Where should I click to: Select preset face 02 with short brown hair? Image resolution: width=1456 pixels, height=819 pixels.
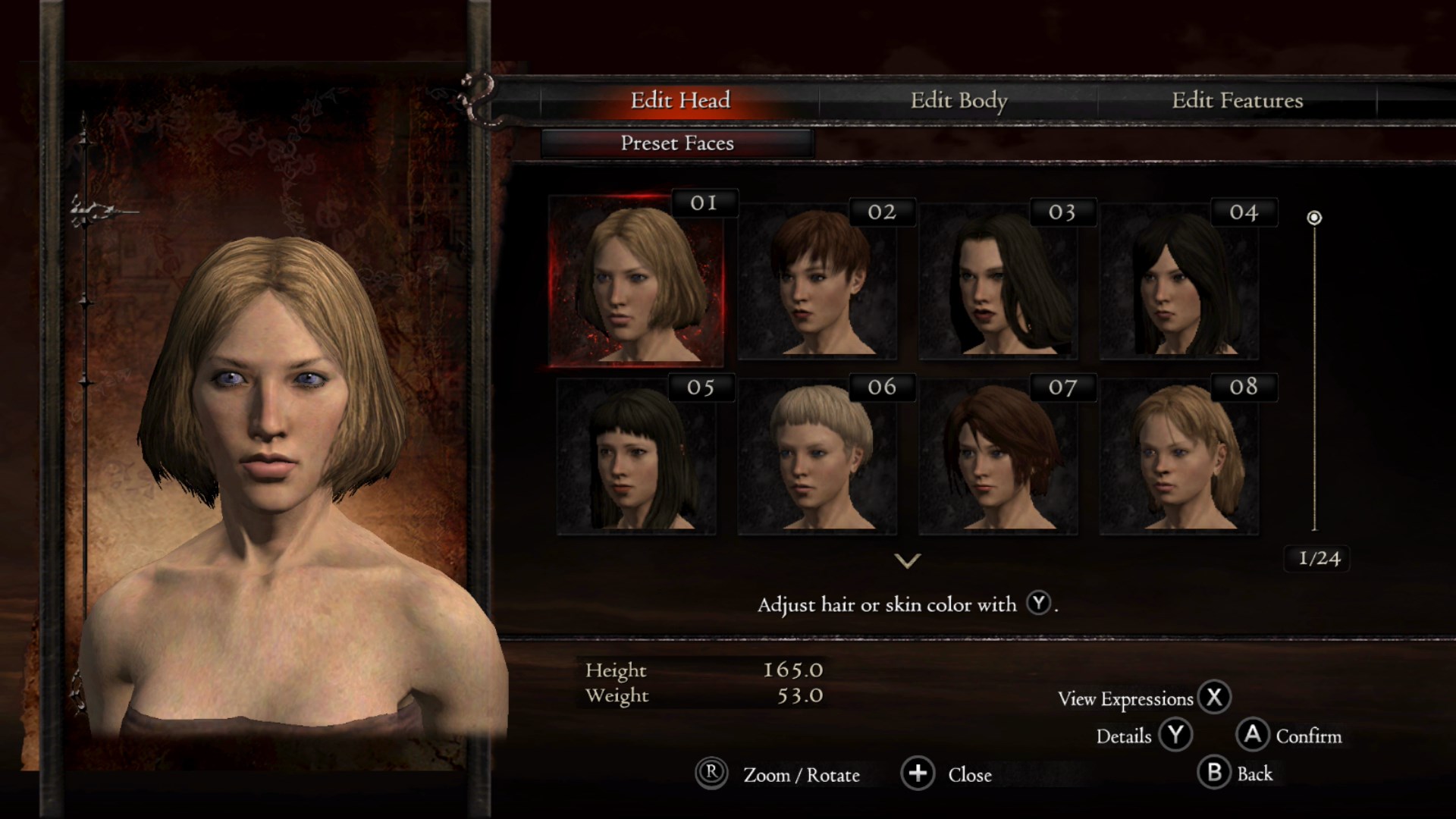point(817,282)
